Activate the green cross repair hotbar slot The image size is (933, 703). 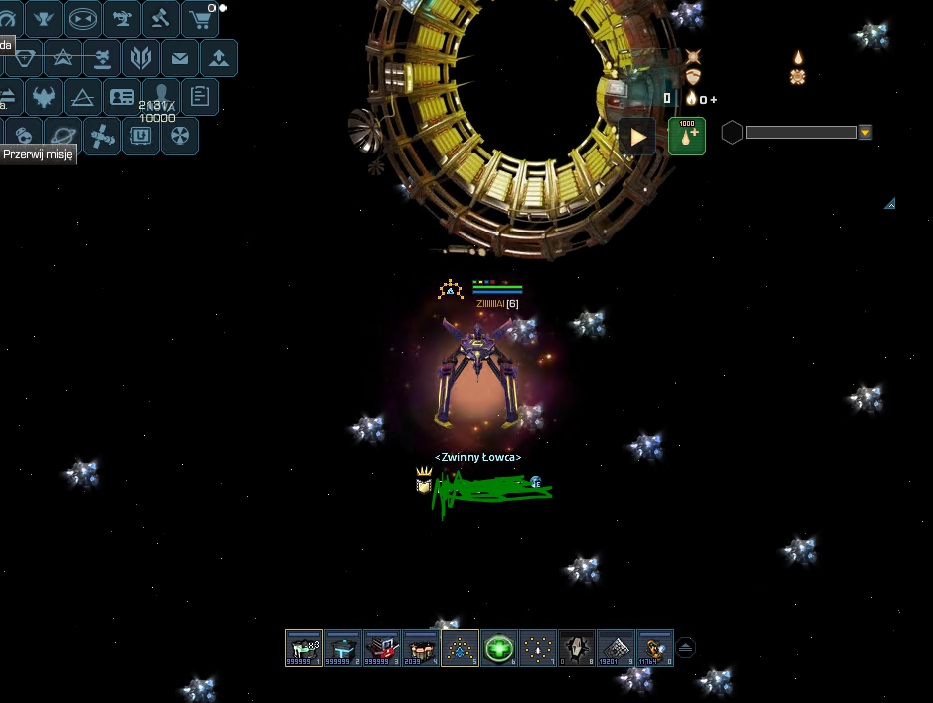point(499,648)
